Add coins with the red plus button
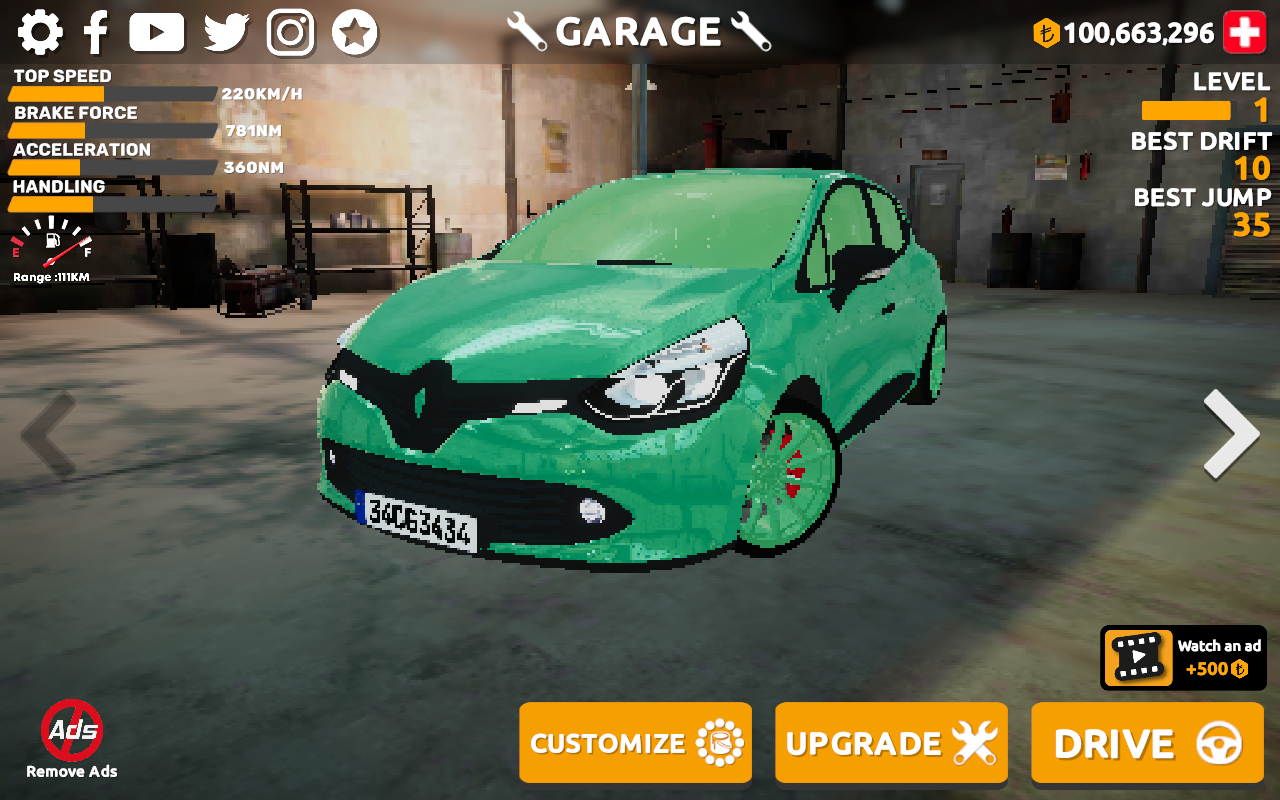Image resolution: width=1280 pixels, height=800 pixels. (1245, 33)
